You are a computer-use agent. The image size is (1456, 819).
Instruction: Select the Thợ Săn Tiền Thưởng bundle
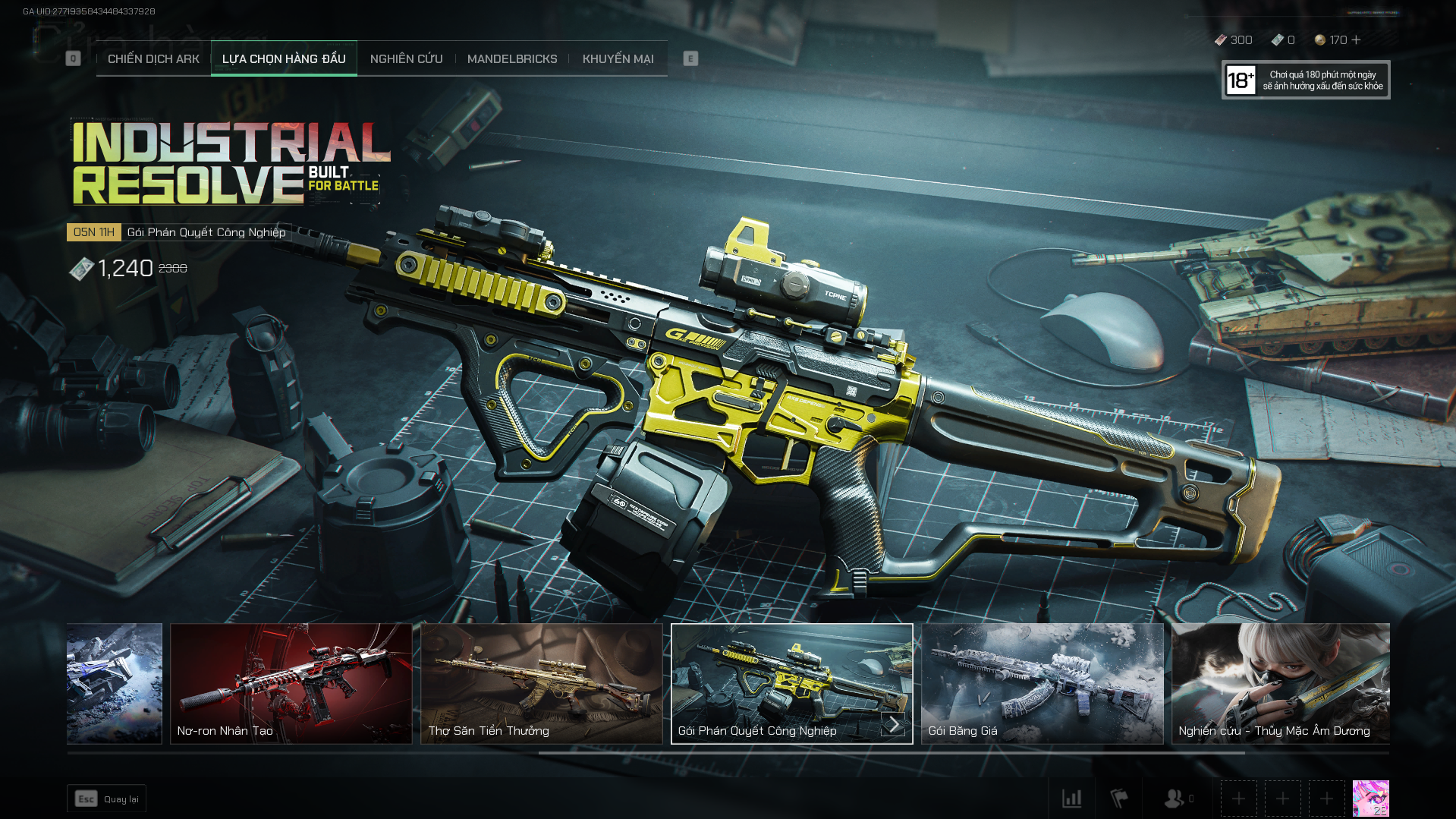click(542, 683)
